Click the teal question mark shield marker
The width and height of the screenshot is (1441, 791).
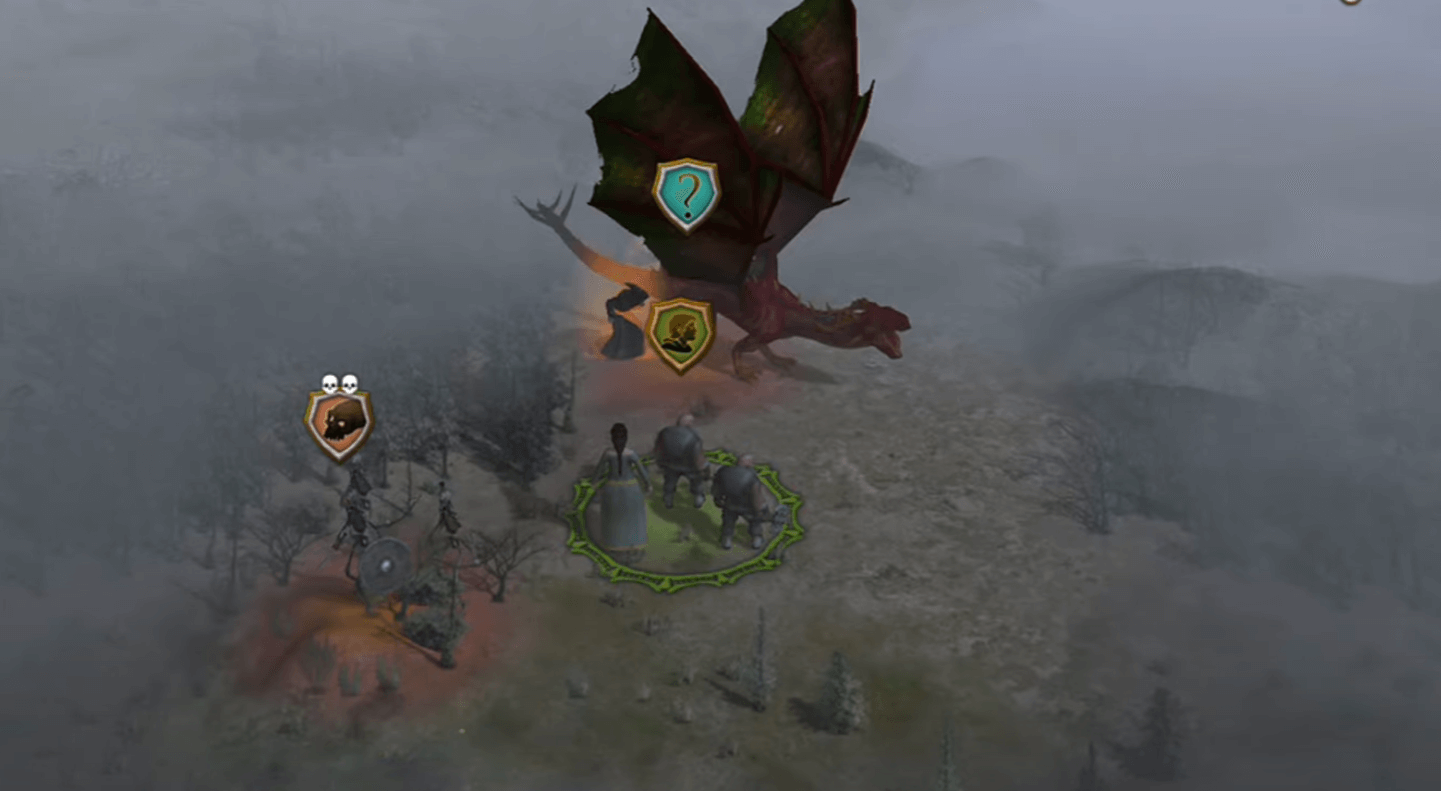click(x=686, y=194)
